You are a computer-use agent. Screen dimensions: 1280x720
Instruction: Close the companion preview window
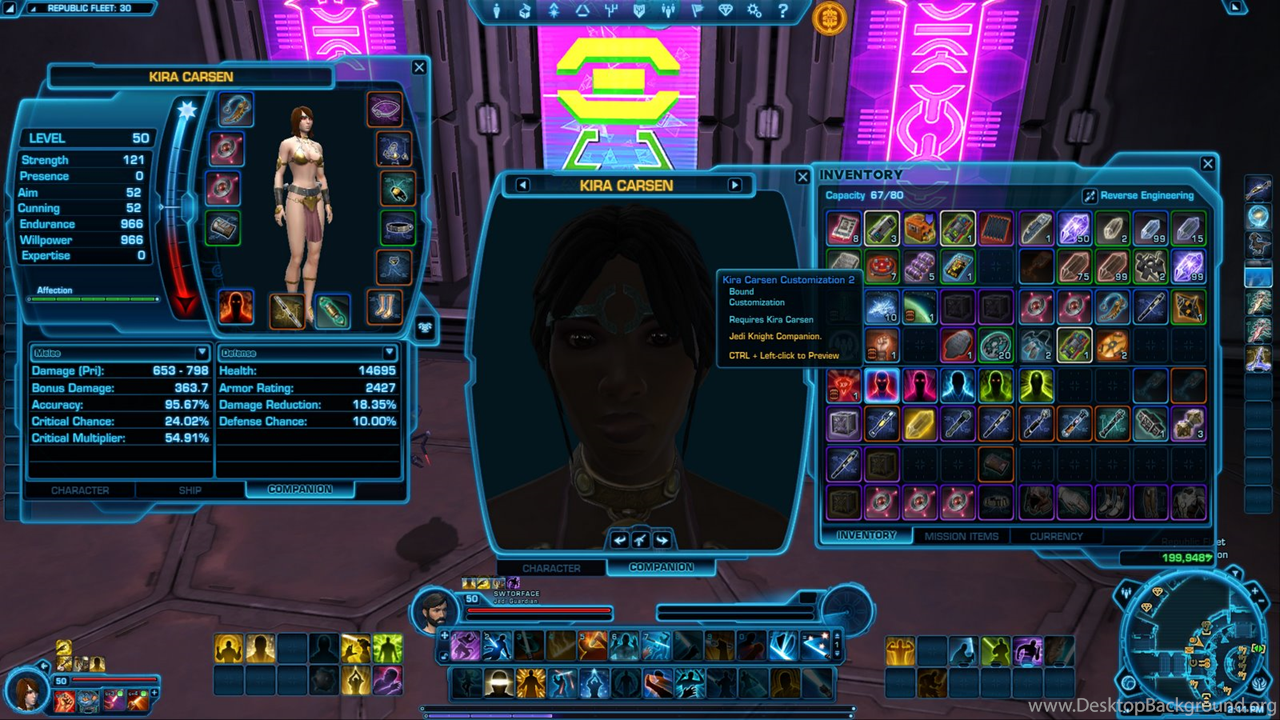(802, 177)
